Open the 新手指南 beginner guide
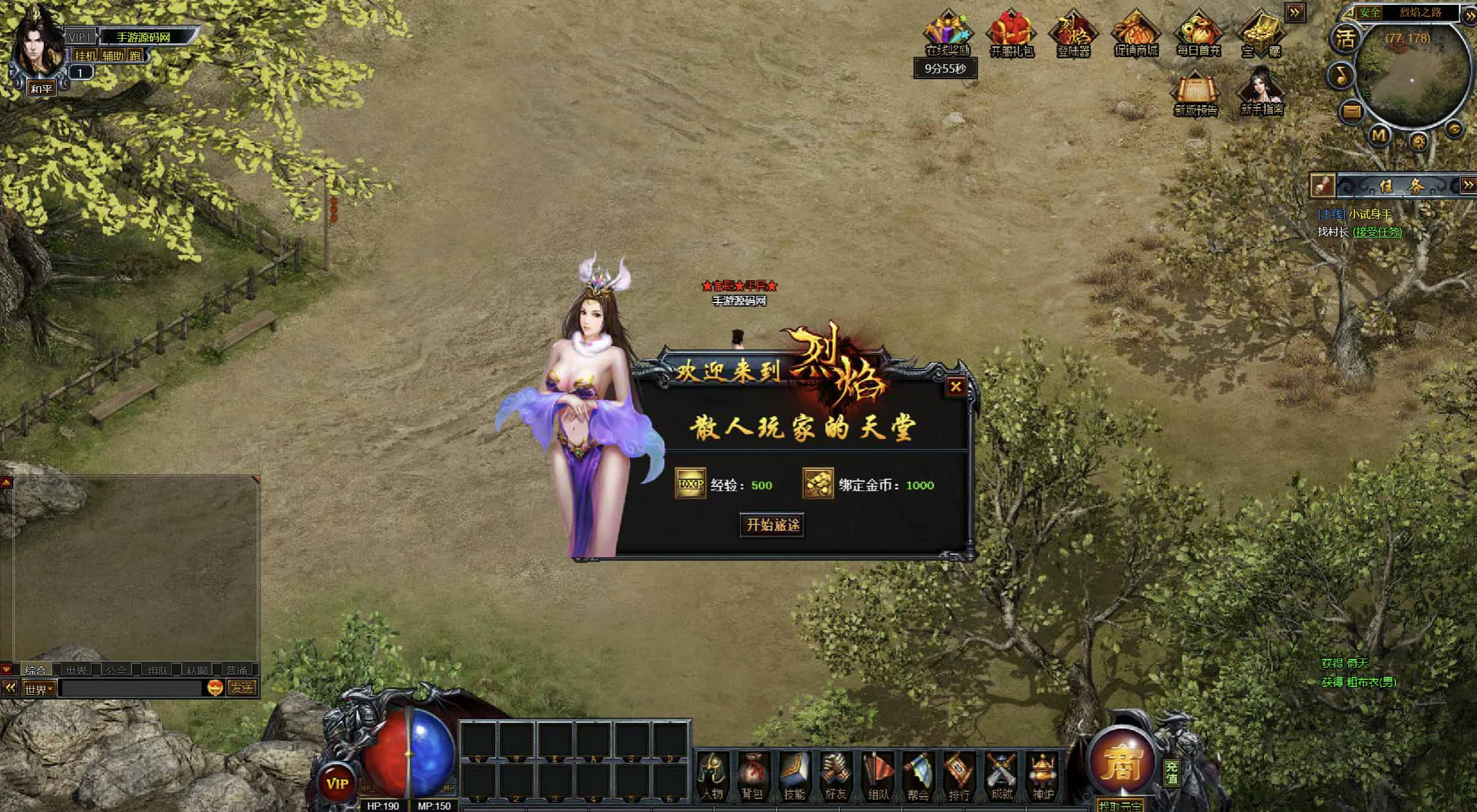 (x=1261, y=93)
